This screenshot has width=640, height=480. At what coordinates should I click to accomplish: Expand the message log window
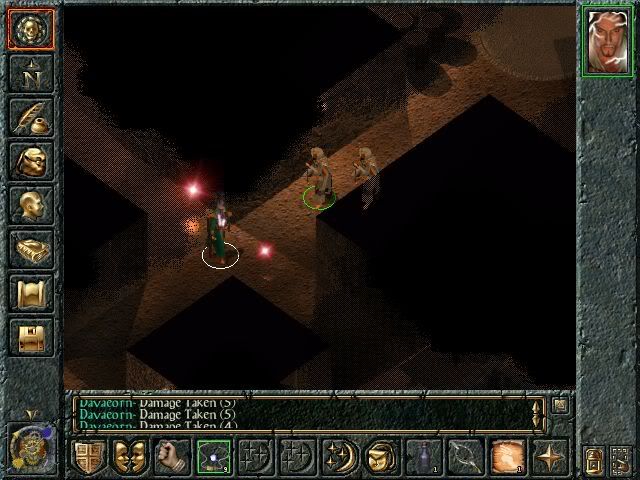pos(560,405)
